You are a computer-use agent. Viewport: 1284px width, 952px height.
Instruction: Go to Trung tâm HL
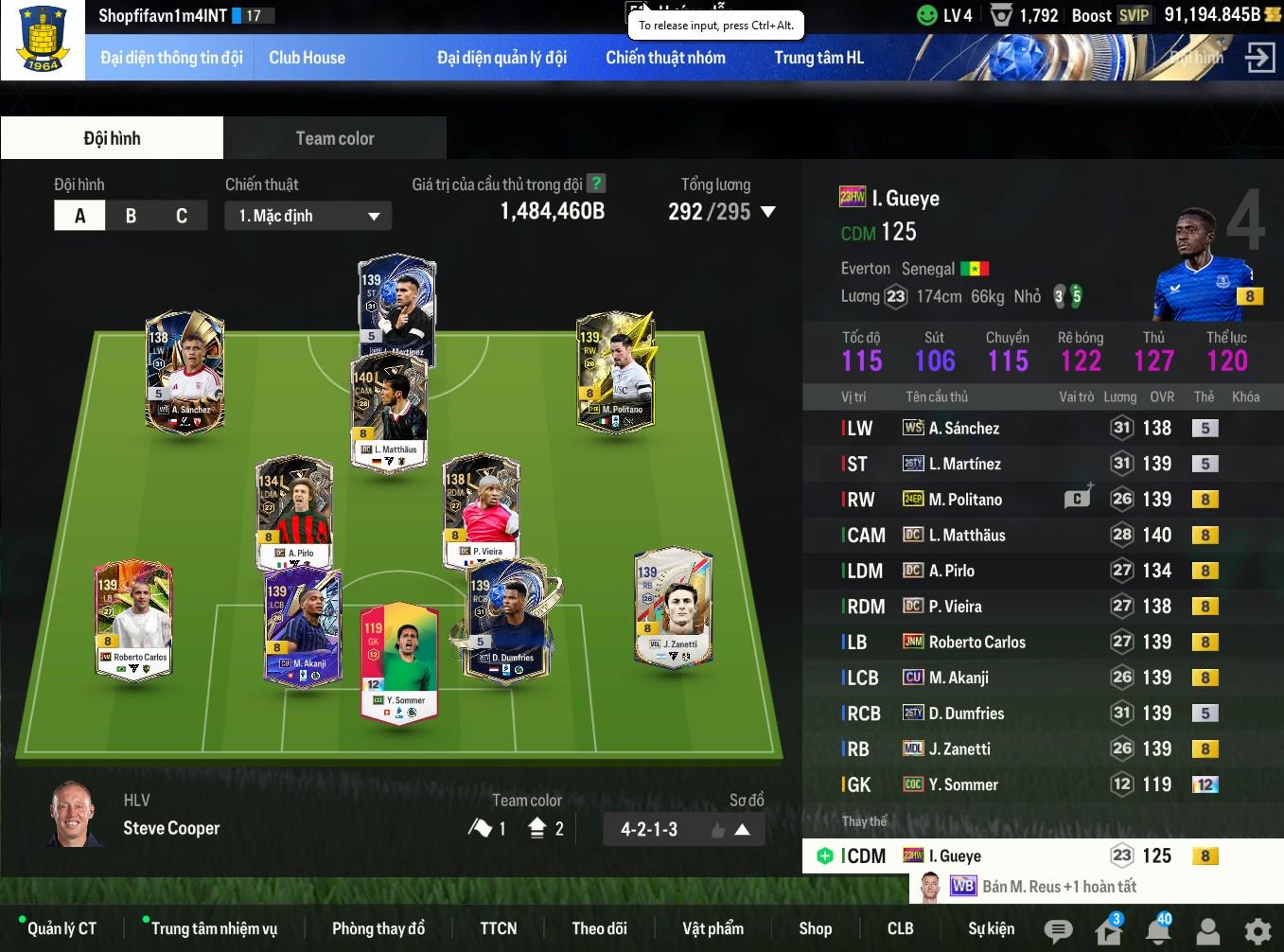tap(818, 58)
